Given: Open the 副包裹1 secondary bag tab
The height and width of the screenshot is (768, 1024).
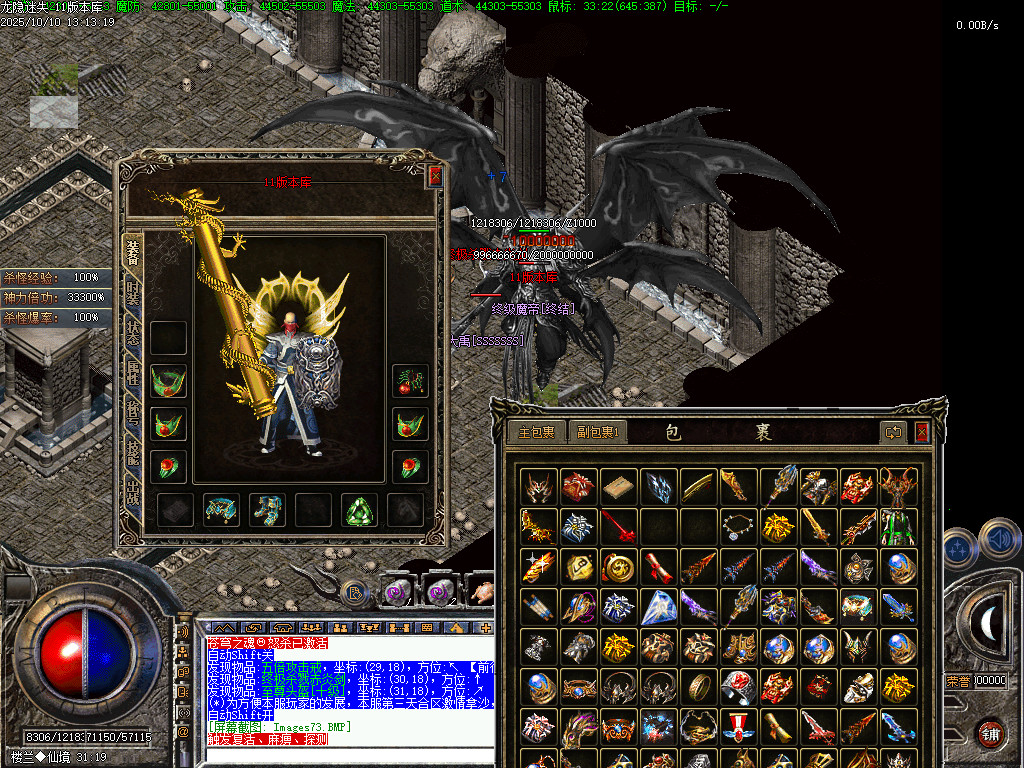Looking at the screenshot, I should [598, 432].
